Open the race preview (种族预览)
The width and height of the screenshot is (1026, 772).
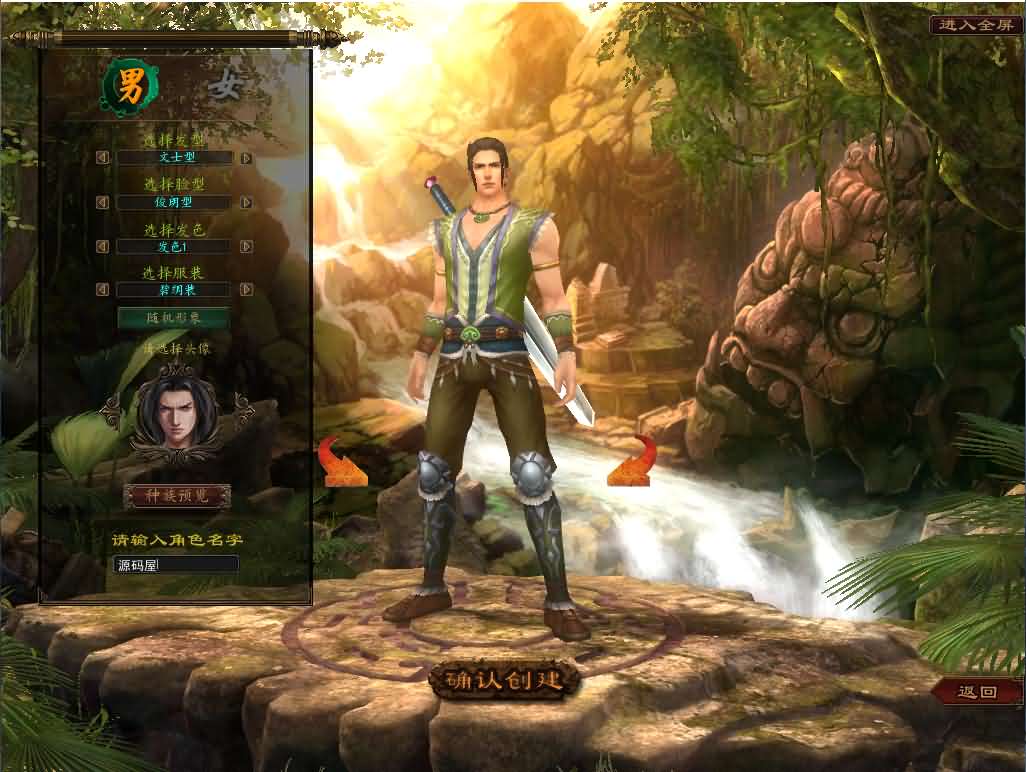(177, 496)
